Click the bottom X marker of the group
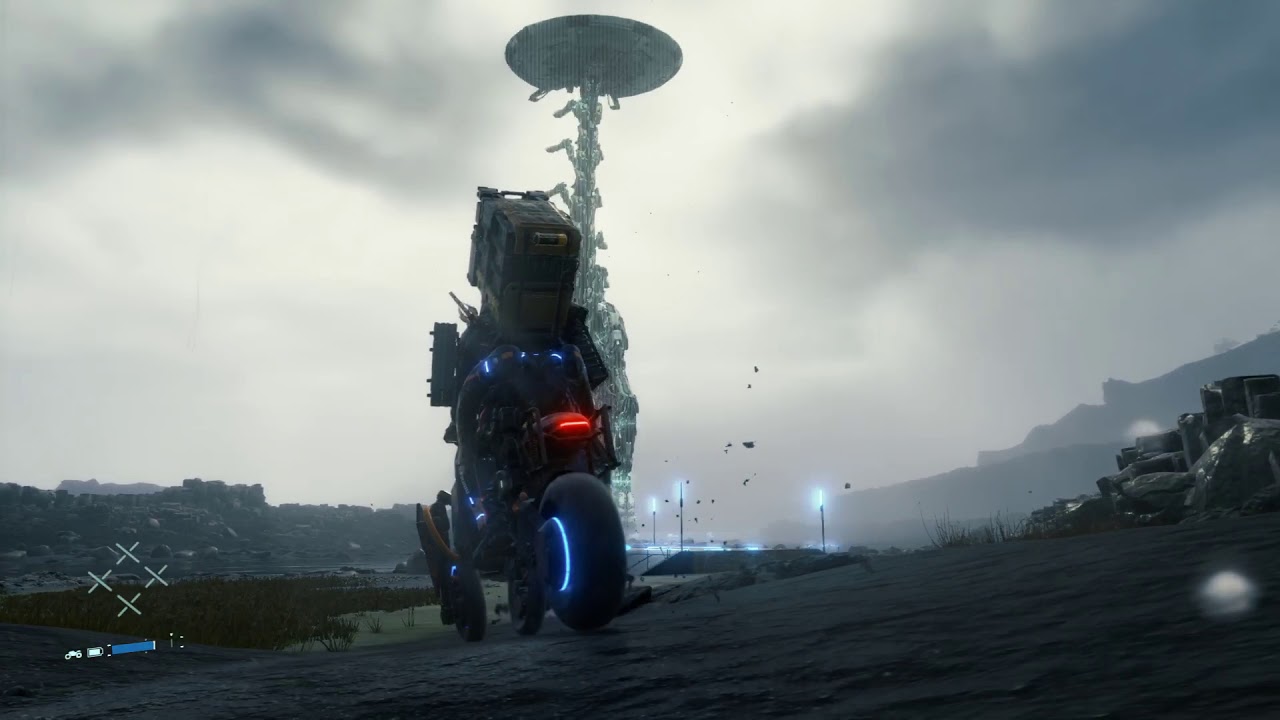 (129, 603)
